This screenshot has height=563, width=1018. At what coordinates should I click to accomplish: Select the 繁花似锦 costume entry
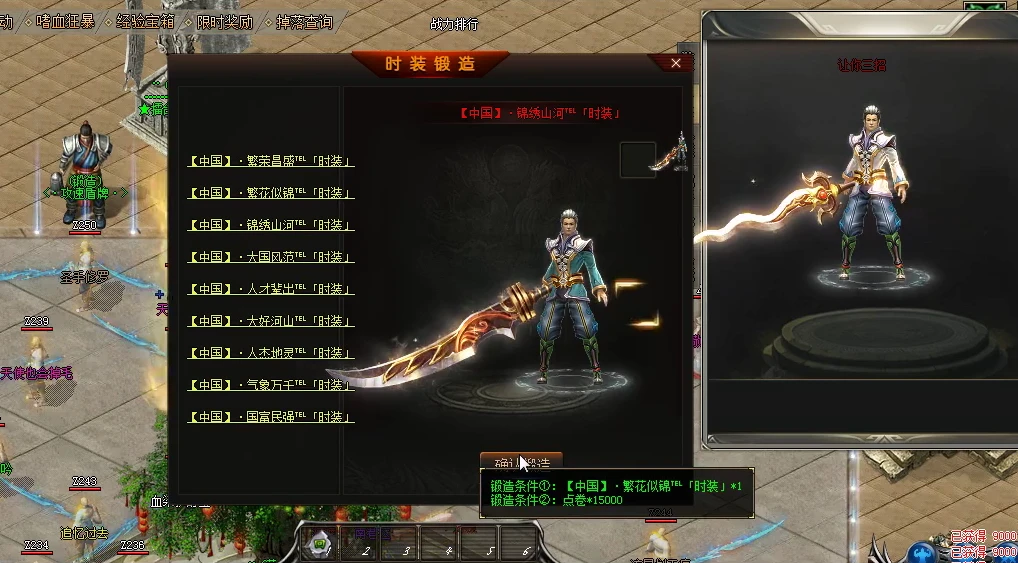(x=270, y=193)
